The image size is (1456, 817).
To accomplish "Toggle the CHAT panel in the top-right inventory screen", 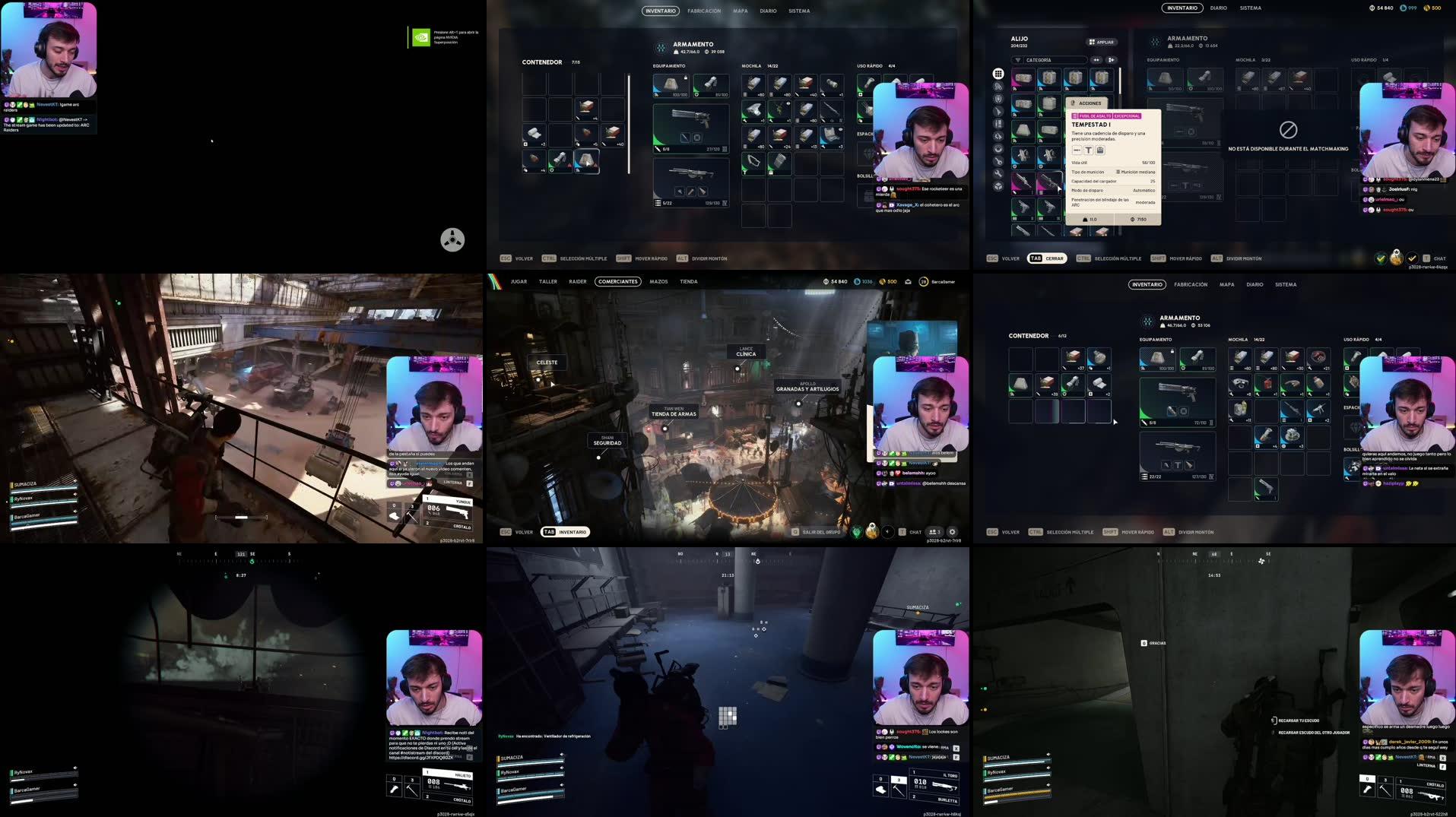I will (x=1439, y=258).
